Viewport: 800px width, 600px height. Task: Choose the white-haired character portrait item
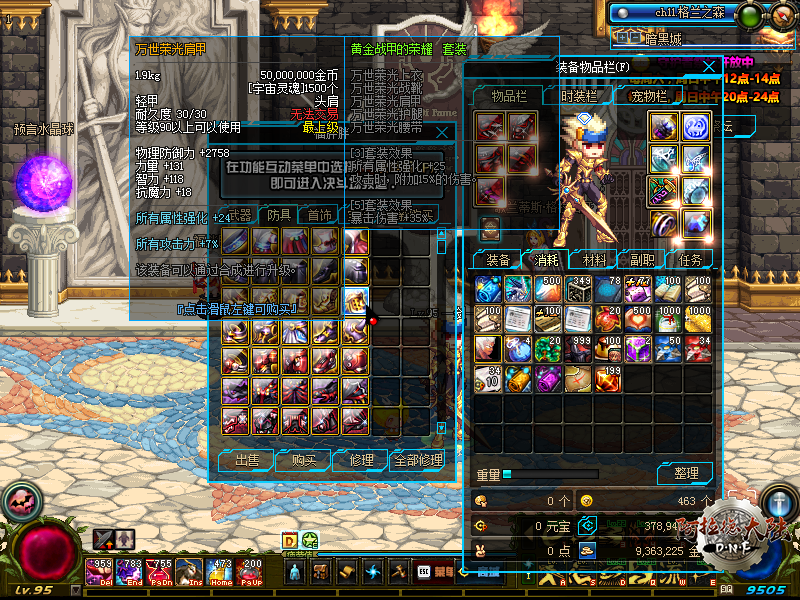(489, 349)
